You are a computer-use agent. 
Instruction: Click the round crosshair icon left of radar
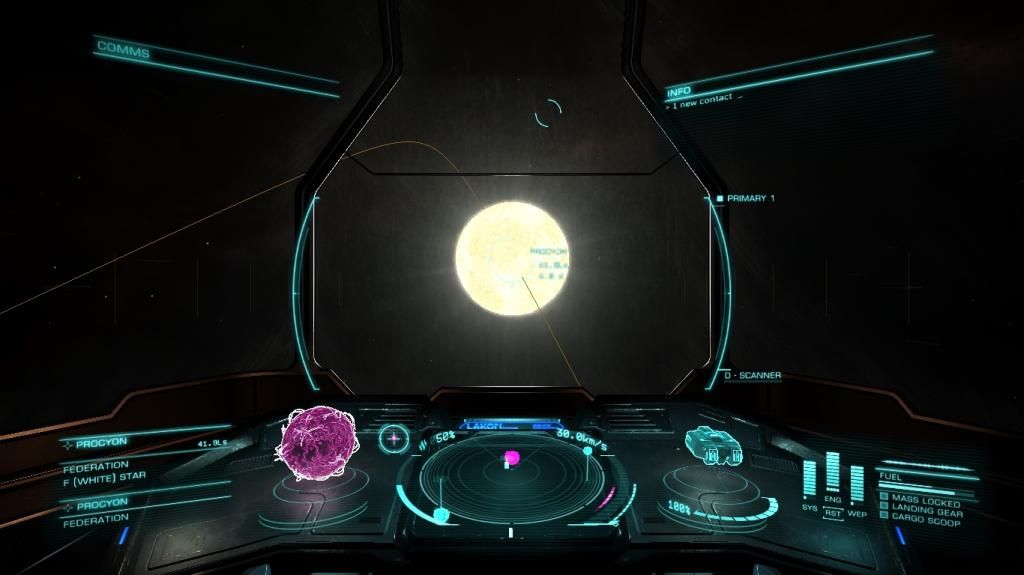pos(393,437)
